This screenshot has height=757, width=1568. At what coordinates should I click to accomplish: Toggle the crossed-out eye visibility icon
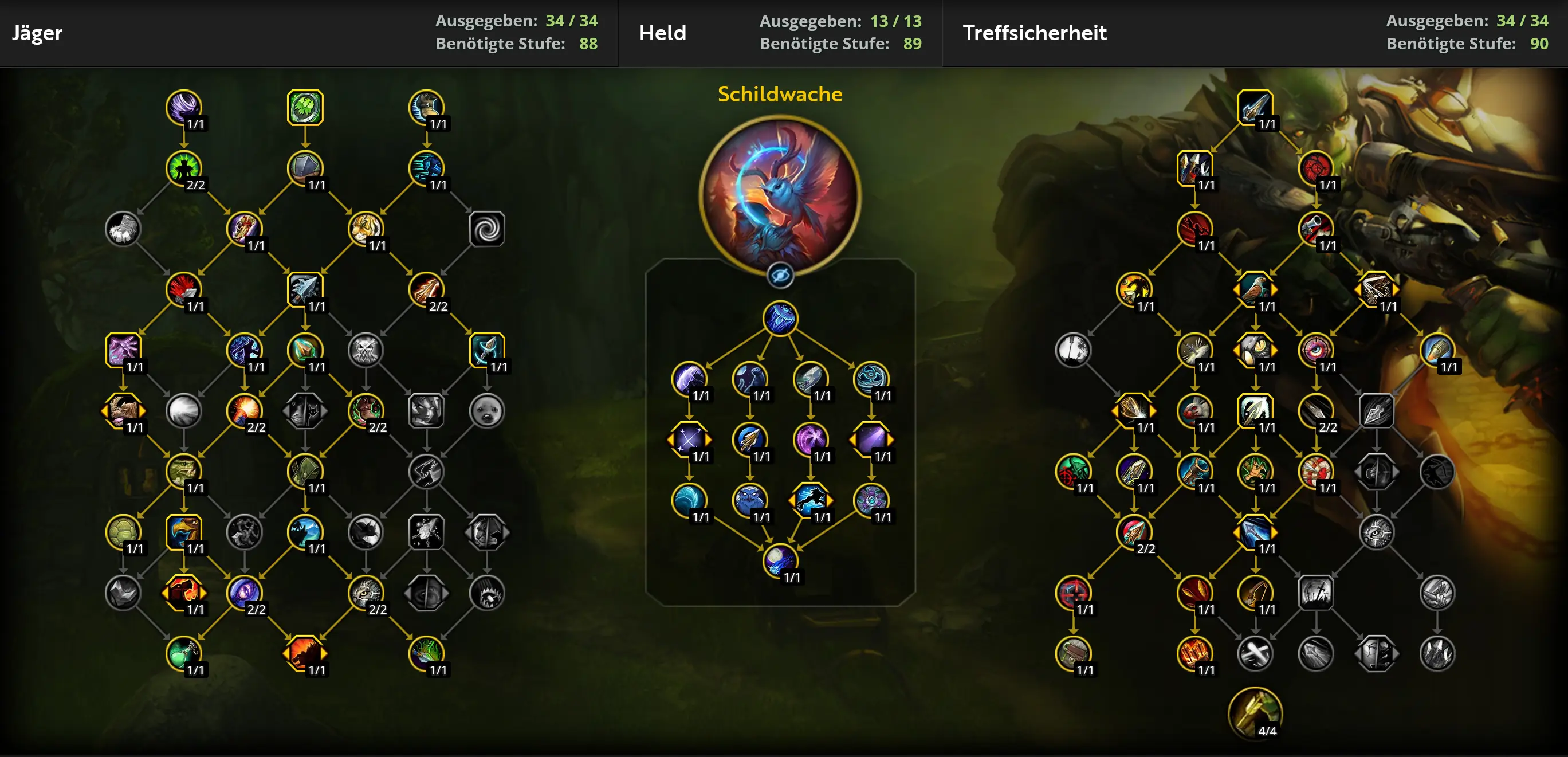pyautogui.click(x=780, y=276)
